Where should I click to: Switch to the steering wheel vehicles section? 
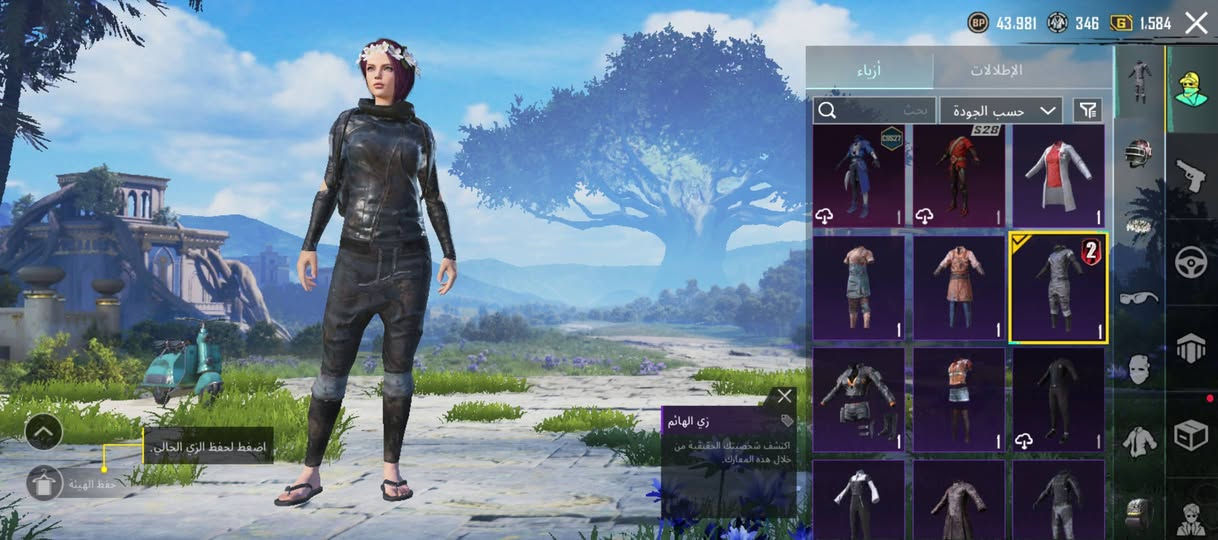click(x=1191, y=262)
